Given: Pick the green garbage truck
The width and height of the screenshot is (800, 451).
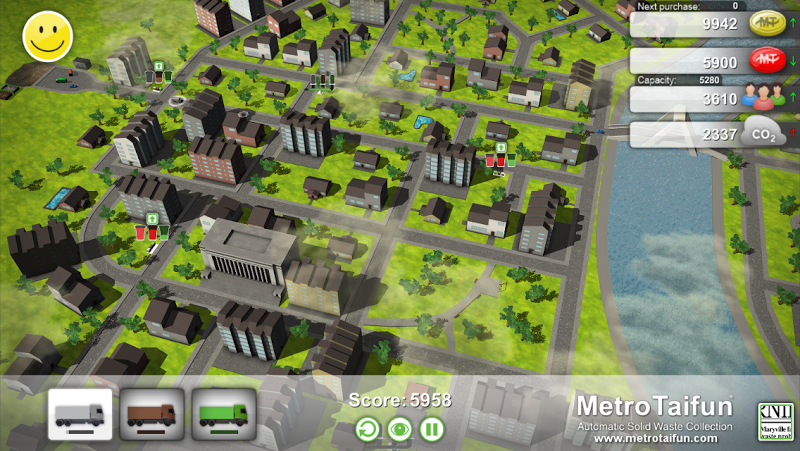Looking at the screenshot, I should click(x=224, y=414).
